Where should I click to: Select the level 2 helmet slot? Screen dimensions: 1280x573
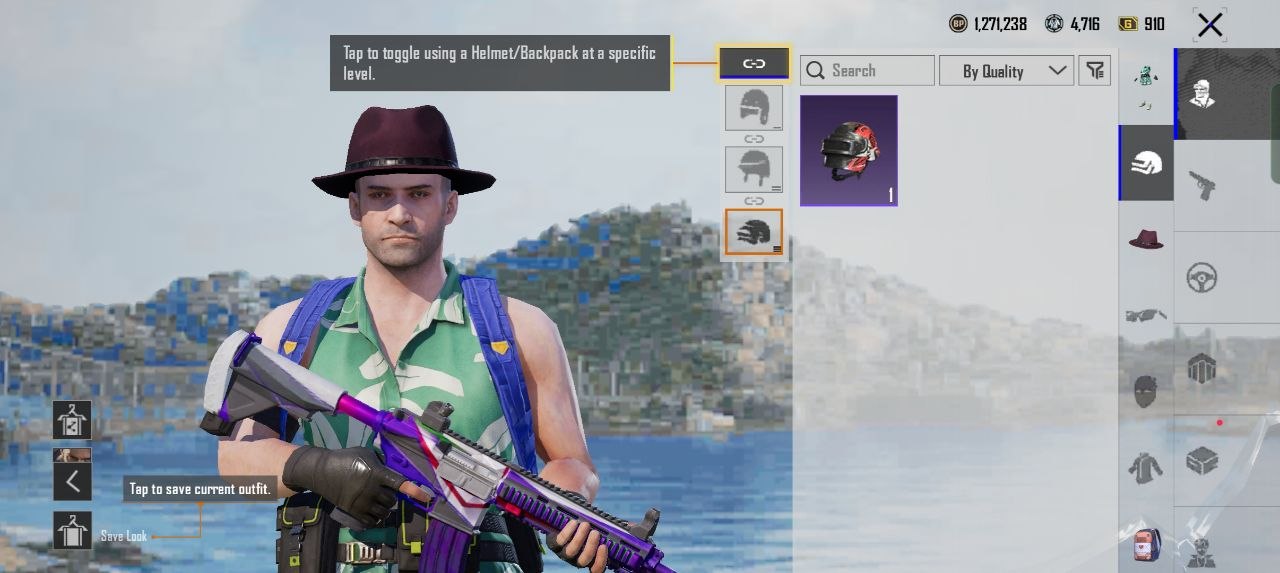coord(754,170)
